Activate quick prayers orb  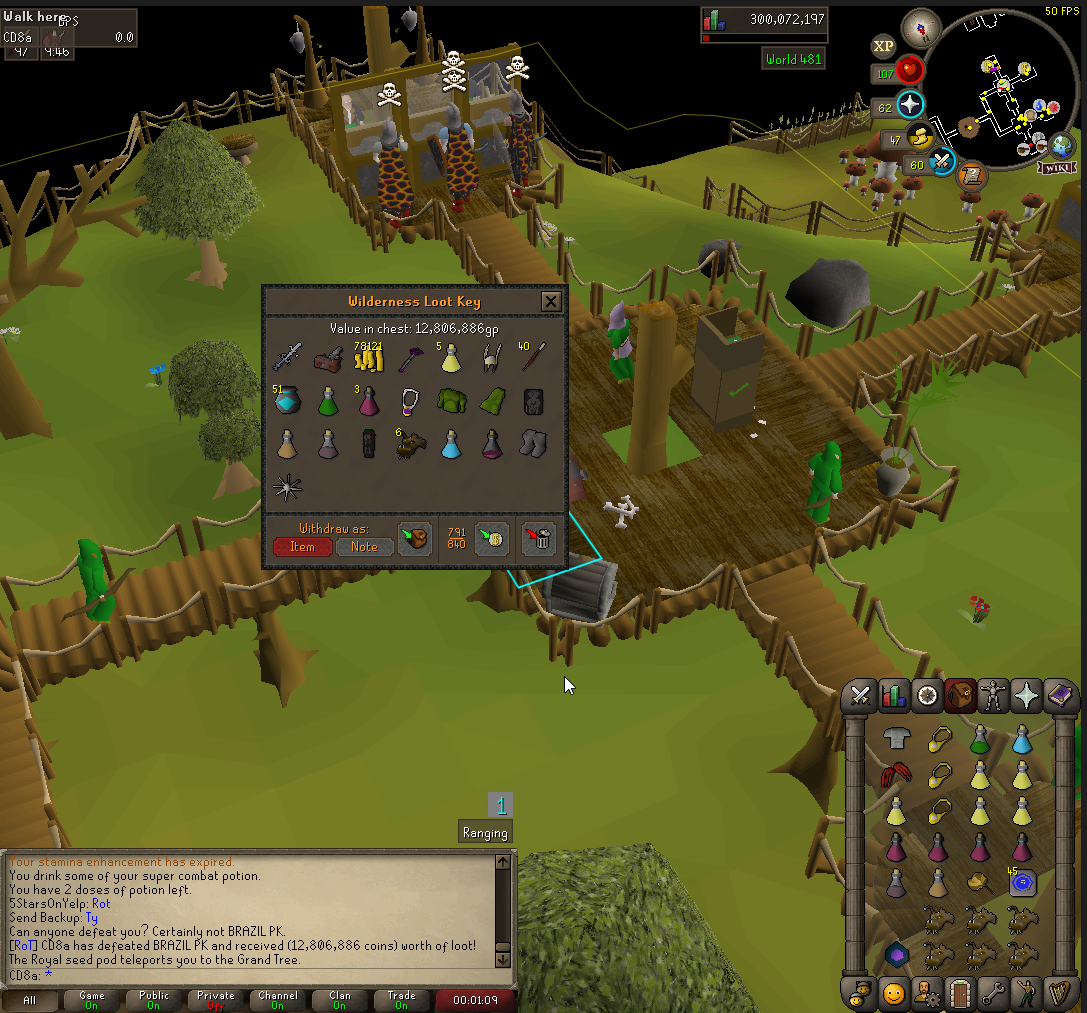[911, 105]
